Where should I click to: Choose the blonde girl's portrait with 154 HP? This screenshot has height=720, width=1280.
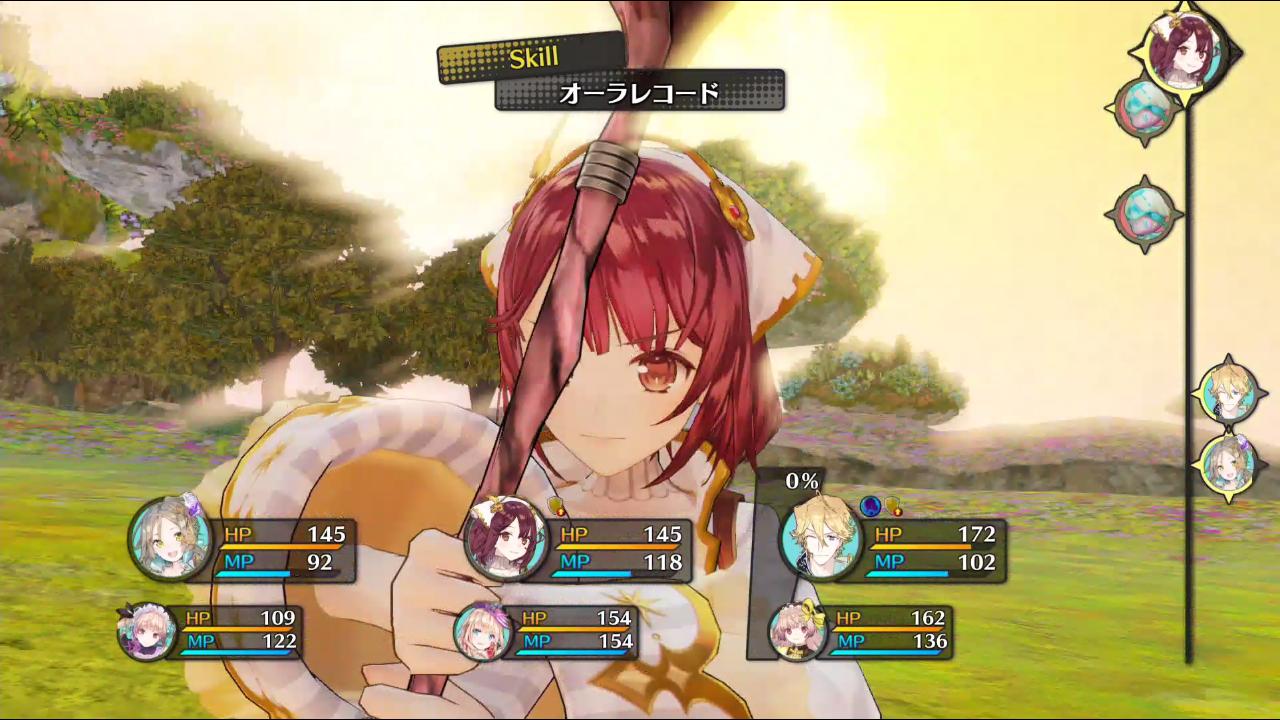tap(482, 632)
